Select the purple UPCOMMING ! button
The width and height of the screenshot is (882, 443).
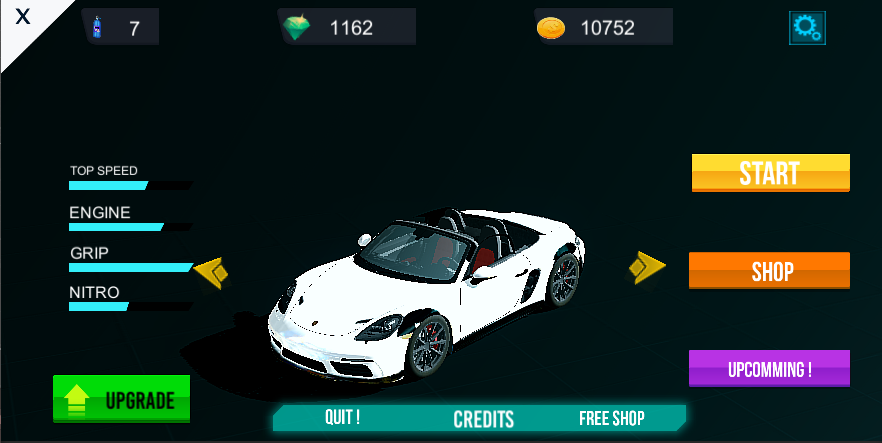point(769,369)
